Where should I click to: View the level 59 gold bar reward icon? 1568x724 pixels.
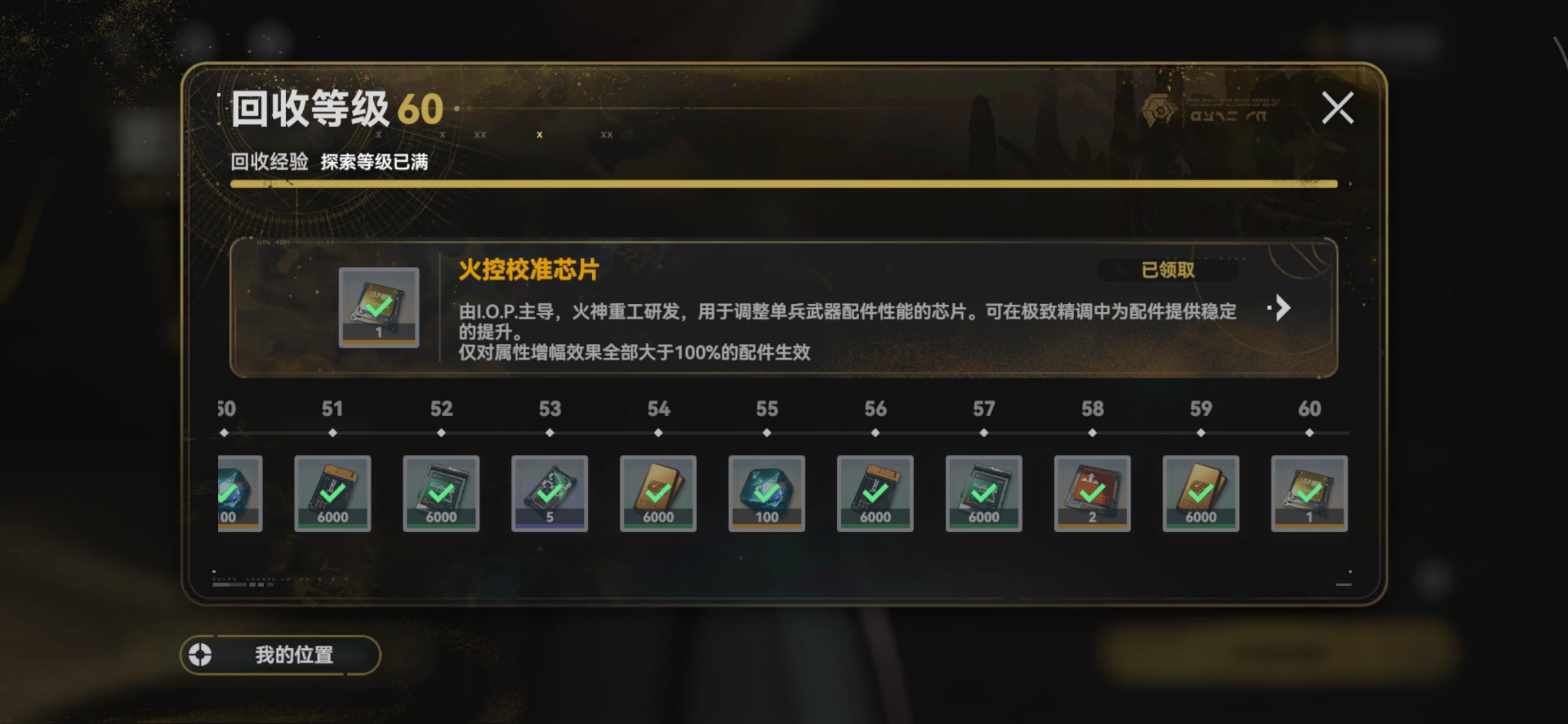tap(1201, 493)
